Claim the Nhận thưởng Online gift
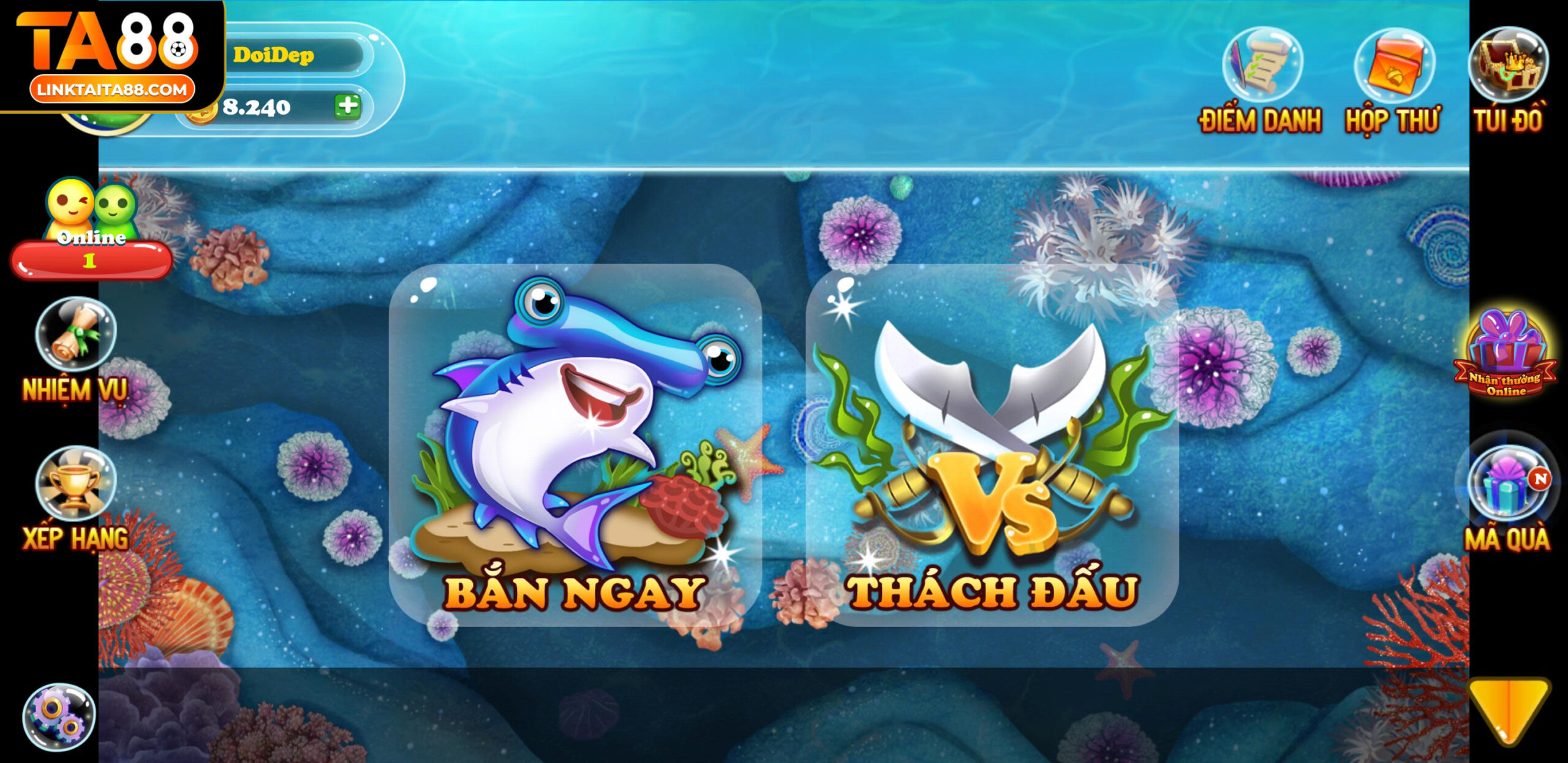 (1506, 357)
